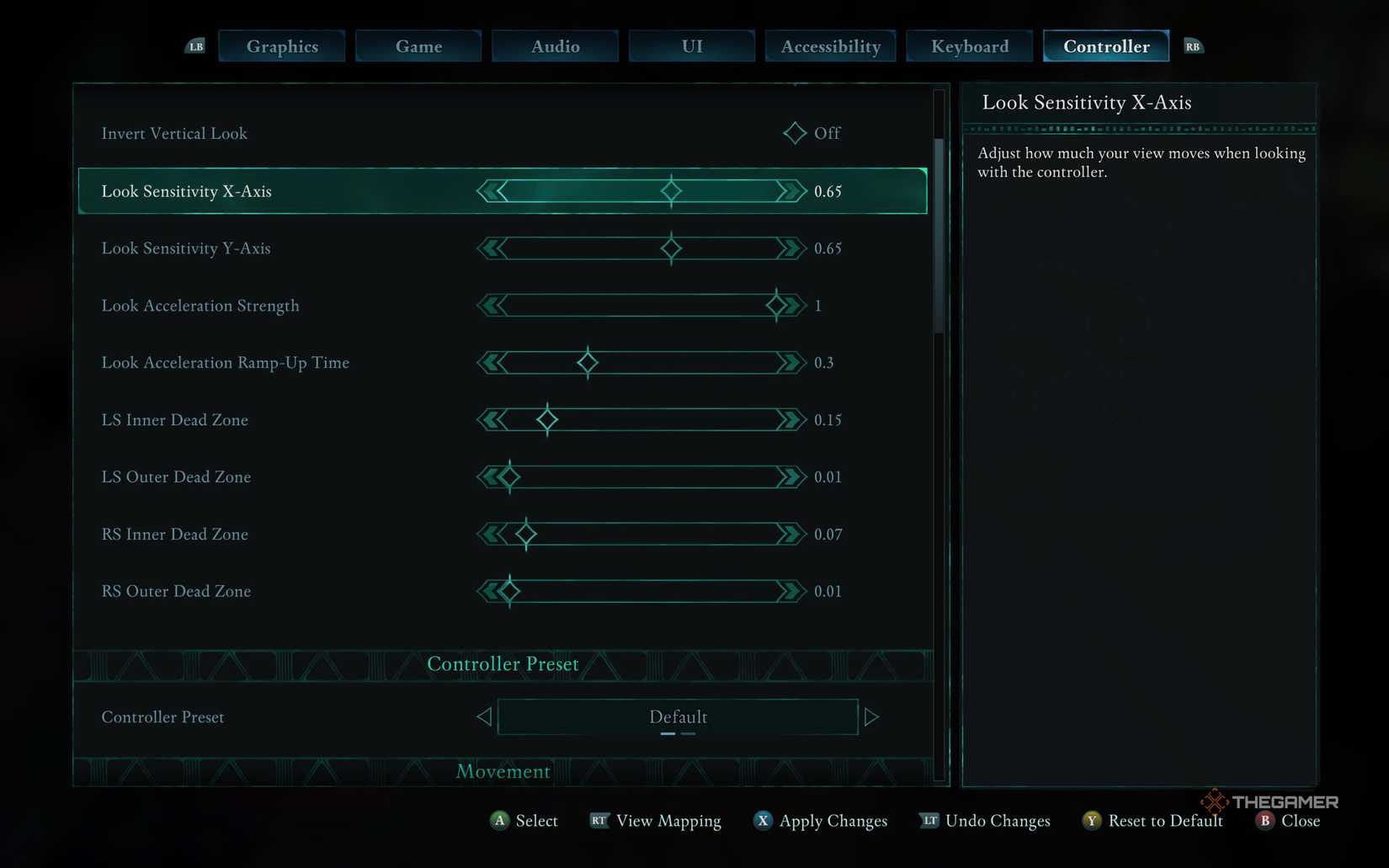Image resolution: width=1389 pixels, height=868 pixels.
Task: Toggle Invert Vertical Look on
Action: point(794,133)
